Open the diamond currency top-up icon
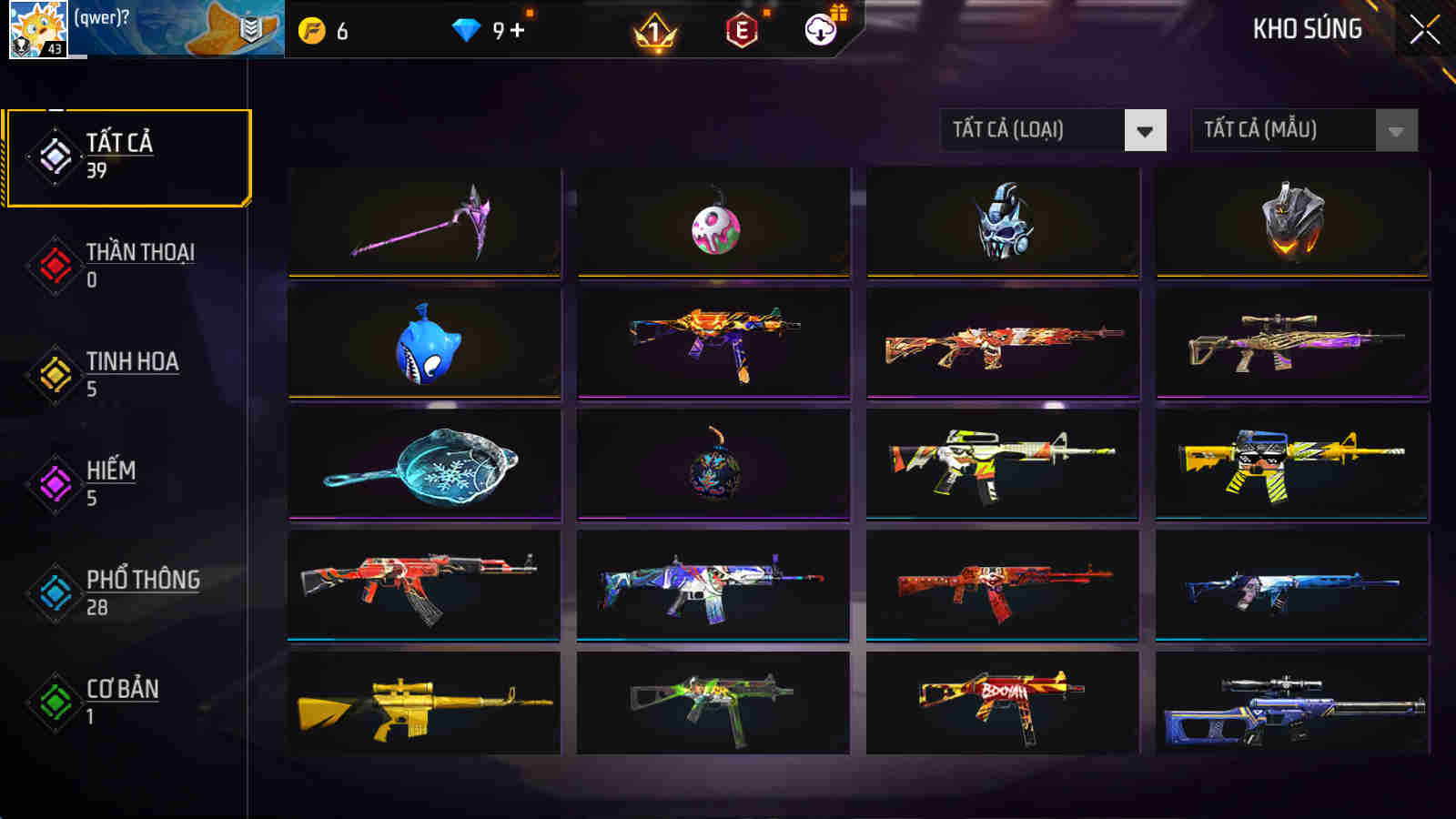This screenshot has width=1456, height=819. coord(465,30)
